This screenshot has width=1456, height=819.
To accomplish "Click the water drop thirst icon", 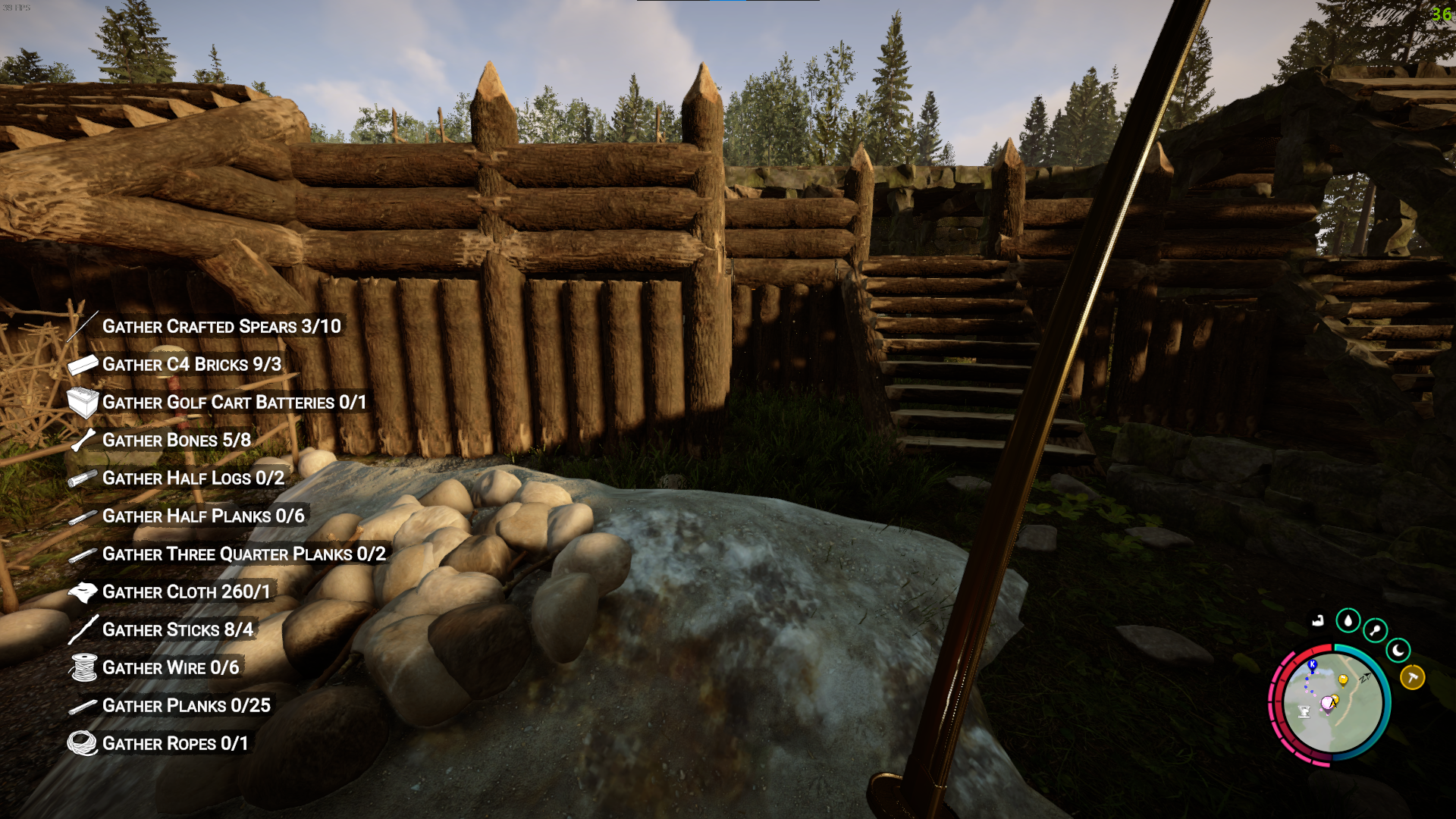I will tap(1348, 621).
